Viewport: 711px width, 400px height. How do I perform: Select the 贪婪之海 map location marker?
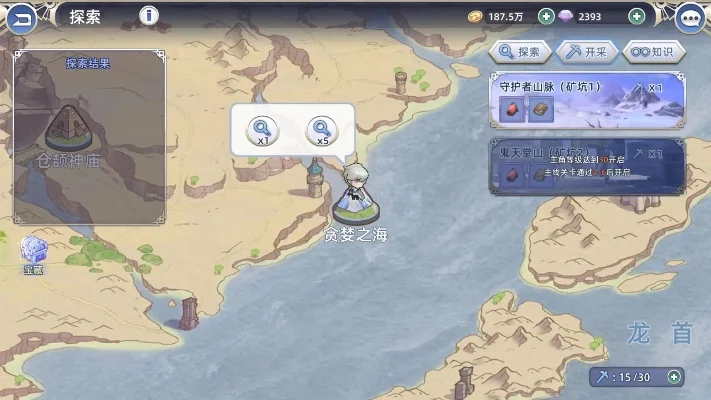click(x=355, y=200)
